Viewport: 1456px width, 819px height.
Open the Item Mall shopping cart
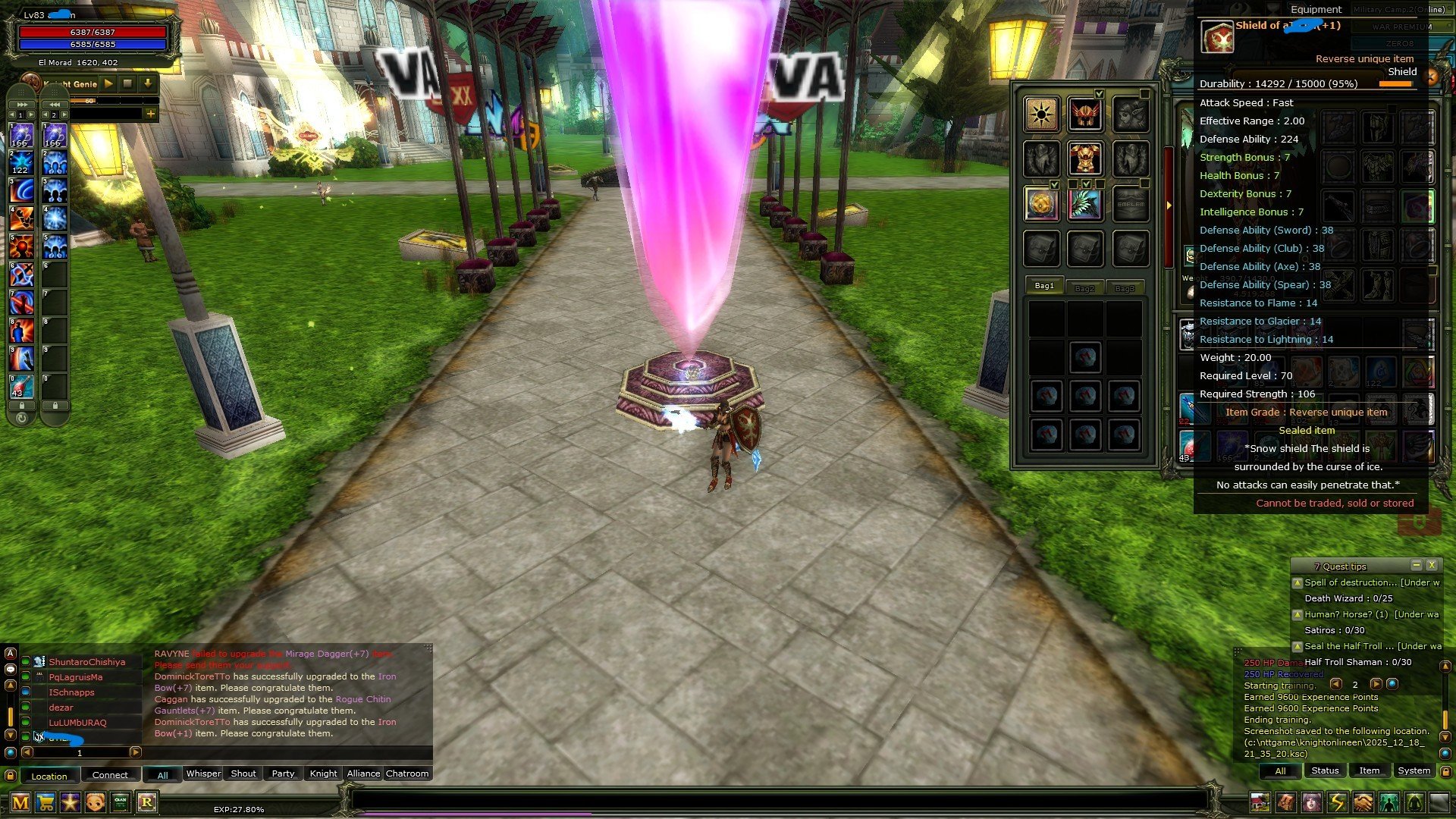pos(44,802)
